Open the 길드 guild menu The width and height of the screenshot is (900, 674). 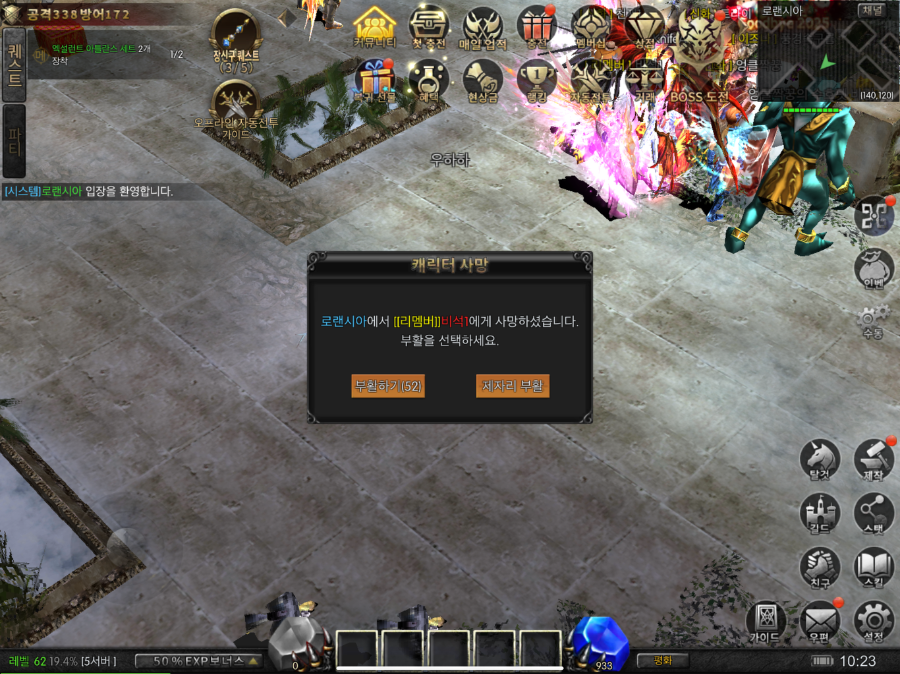819,514
